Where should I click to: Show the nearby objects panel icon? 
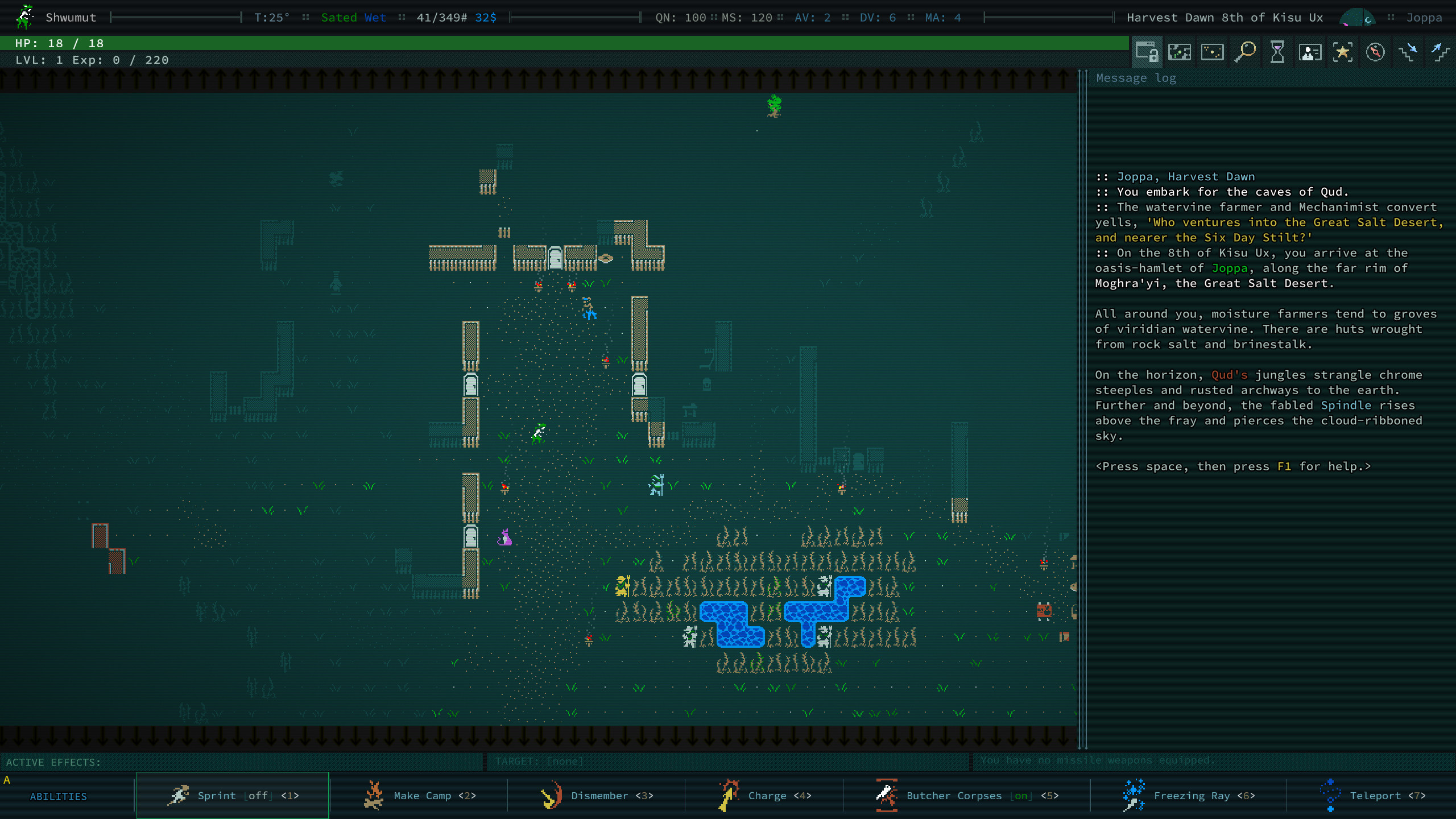tap(1212, 52)
